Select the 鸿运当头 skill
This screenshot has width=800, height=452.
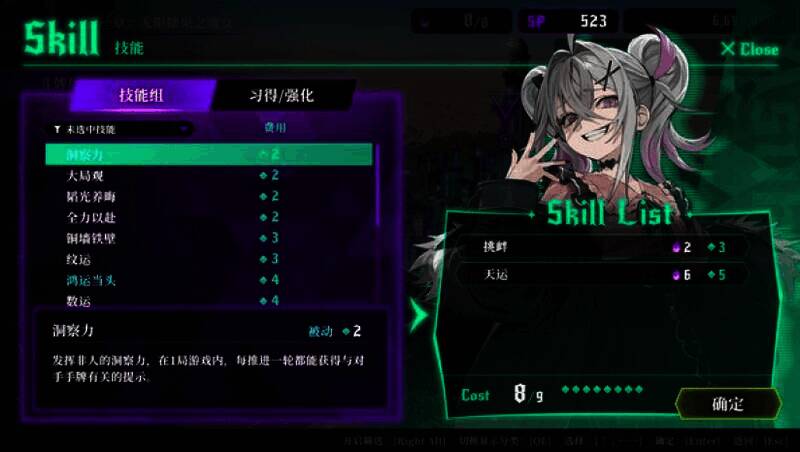pos(208,280)
